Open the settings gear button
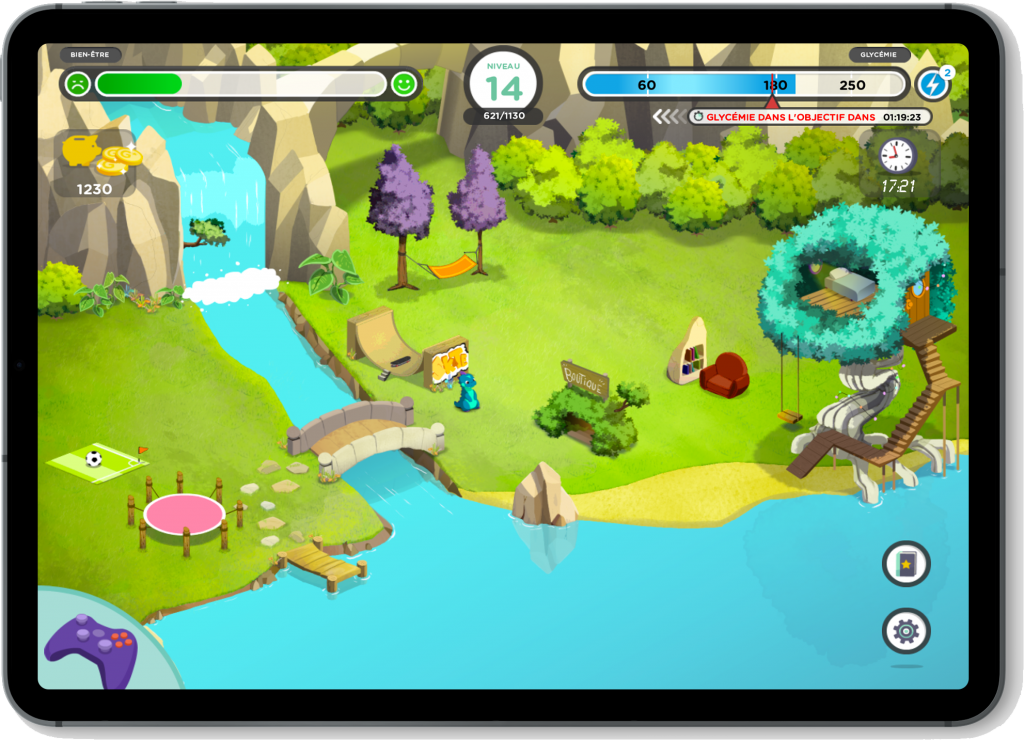Viewport: 1024px width, 740px height. [x=906, y=631]
